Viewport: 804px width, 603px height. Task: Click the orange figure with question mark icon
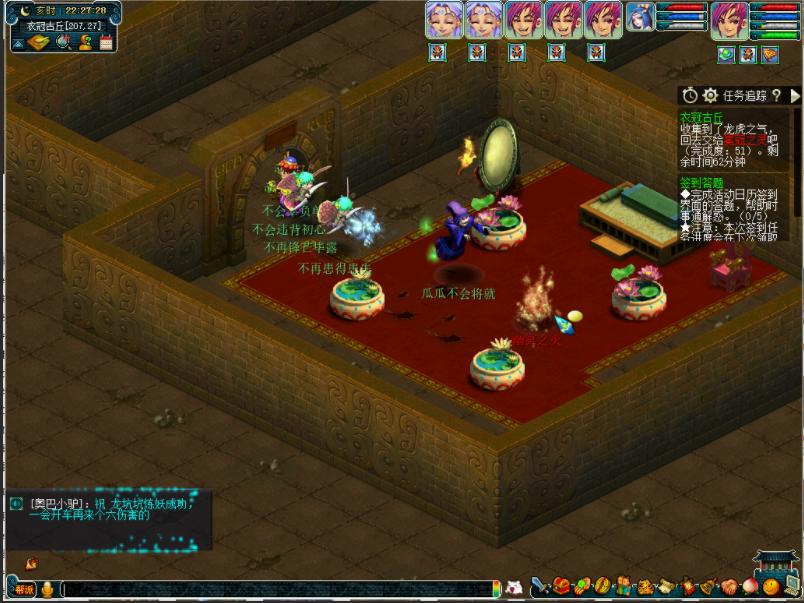click(85, 42)
